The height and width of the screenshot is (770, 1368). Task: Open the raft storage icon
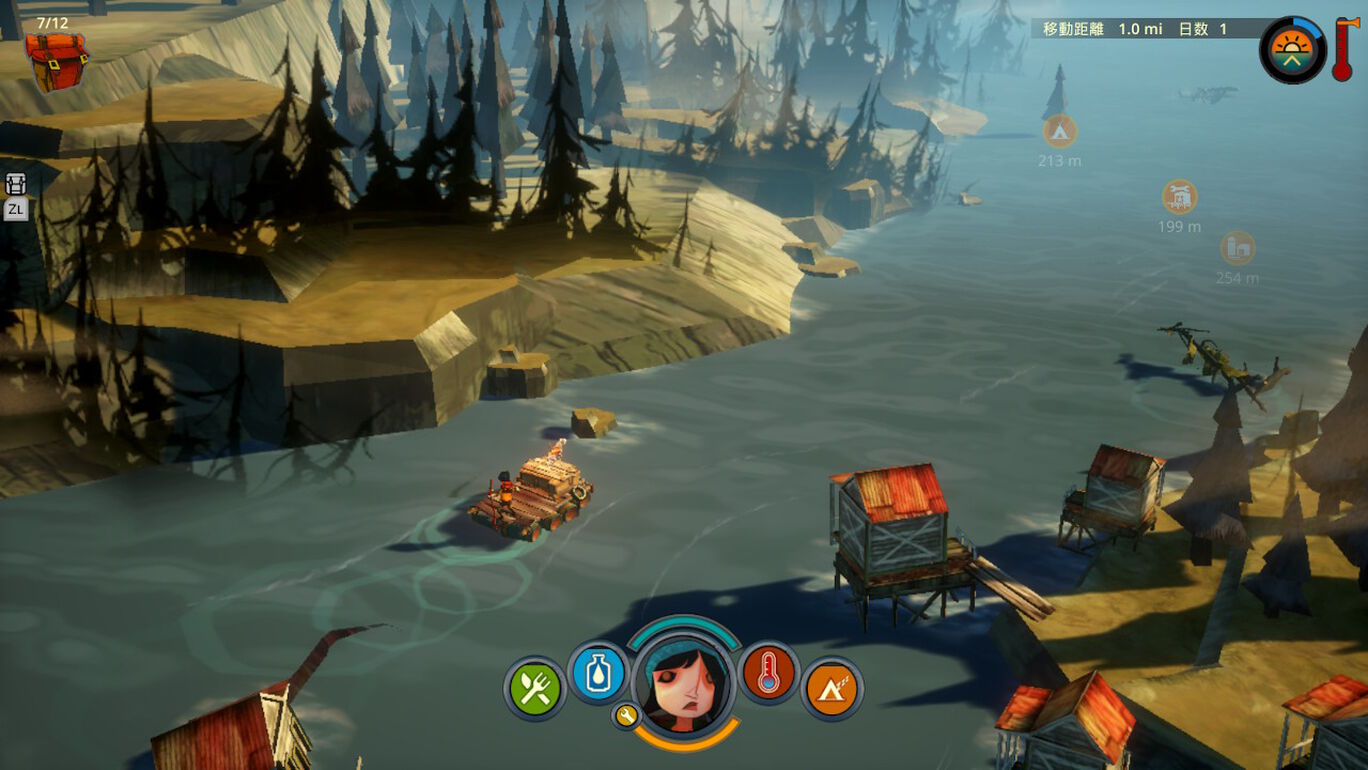pyautogui.click(x=16, y=184)
